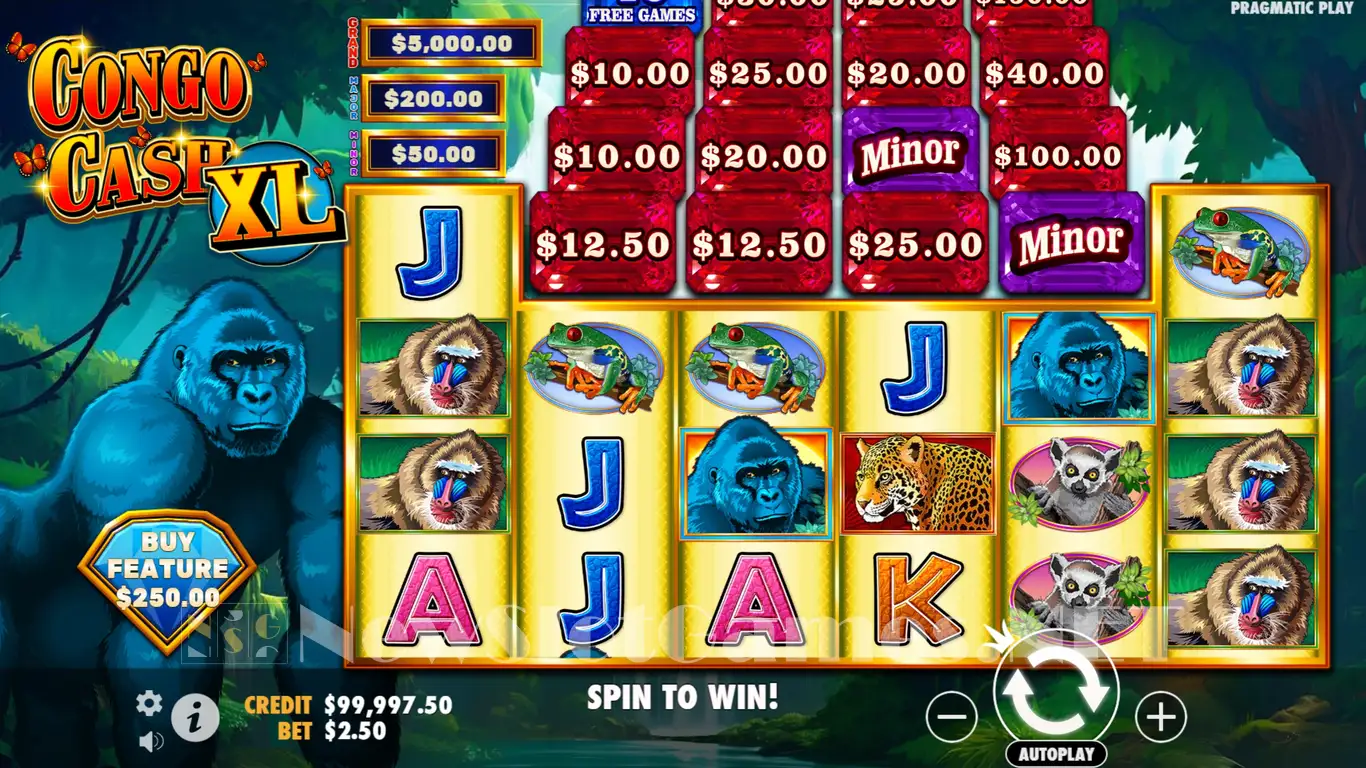Toggle sound with the speaker icon

point(151,741)
